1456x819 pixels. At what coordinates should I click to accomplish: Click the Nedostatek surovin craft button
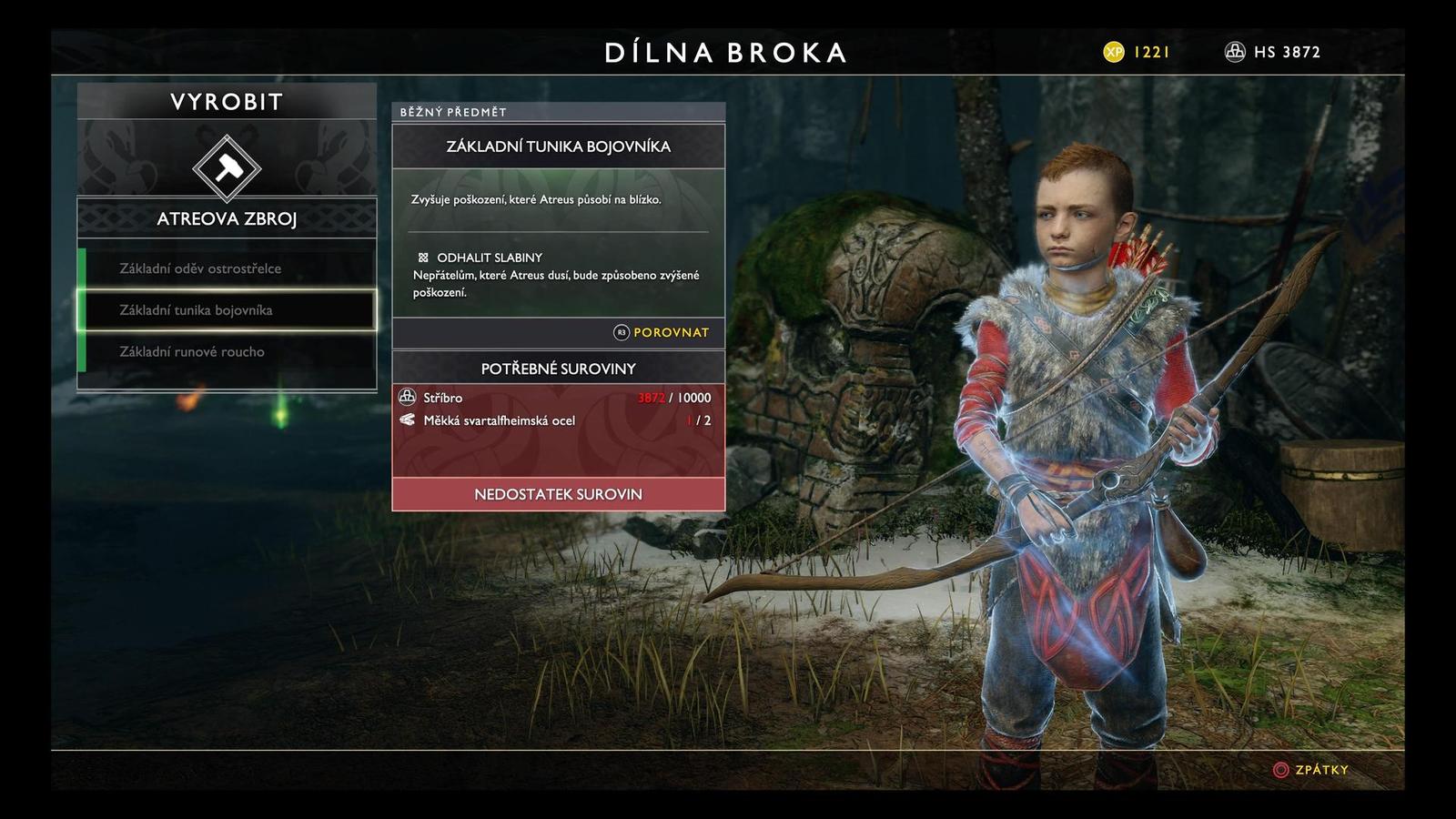tap(558, 494)
